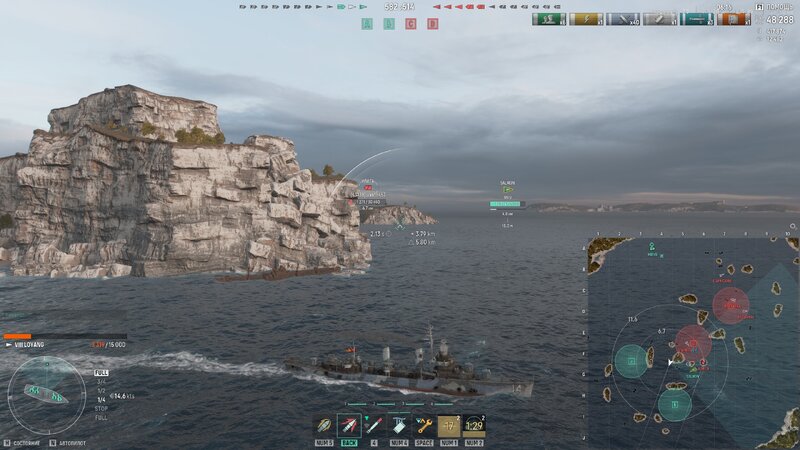Click the ship compass damage indicator

pyautogui.click(x=45, y=393)
